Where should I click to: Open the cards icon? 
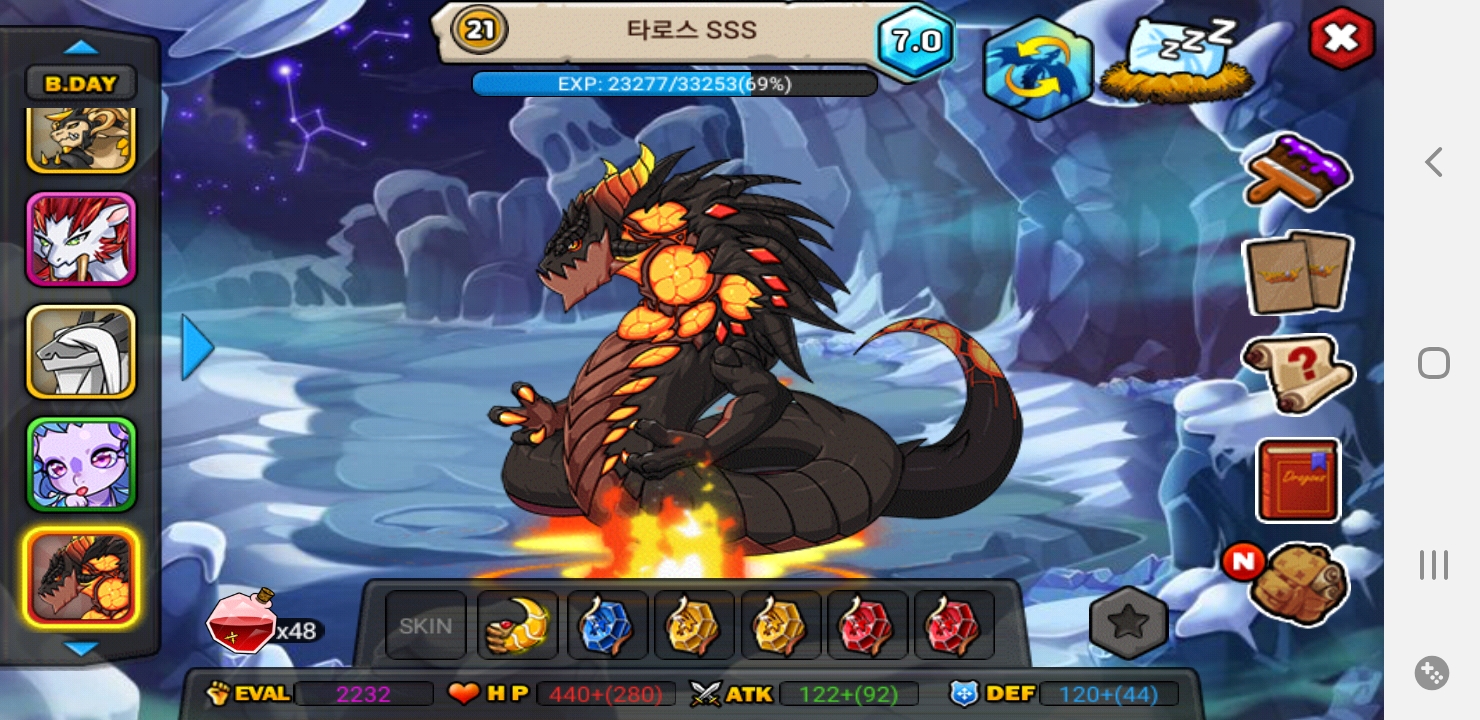point(1297,272)
